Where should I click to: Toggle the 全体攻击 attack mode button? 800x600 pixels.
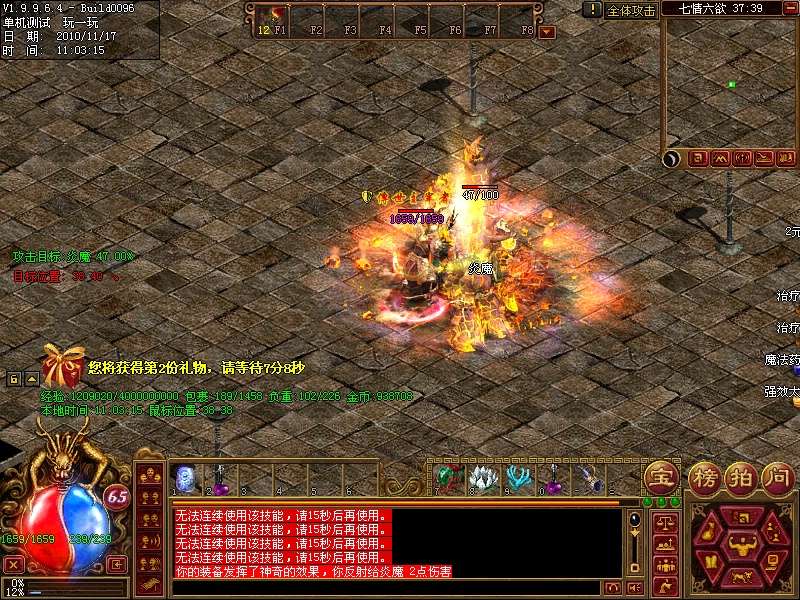click(x=631, y=10)
